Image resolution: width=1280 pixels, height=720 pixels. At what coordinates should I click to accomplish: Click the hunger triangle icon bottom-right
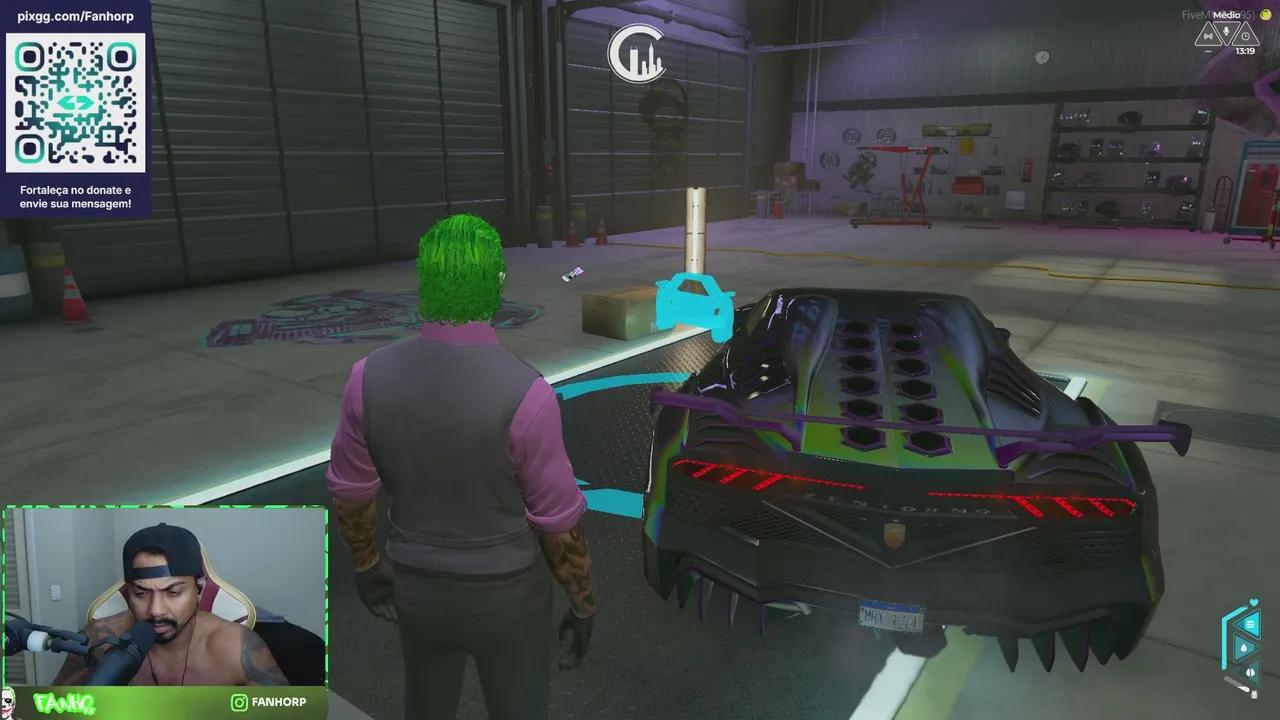click(x=1250, y=624)
